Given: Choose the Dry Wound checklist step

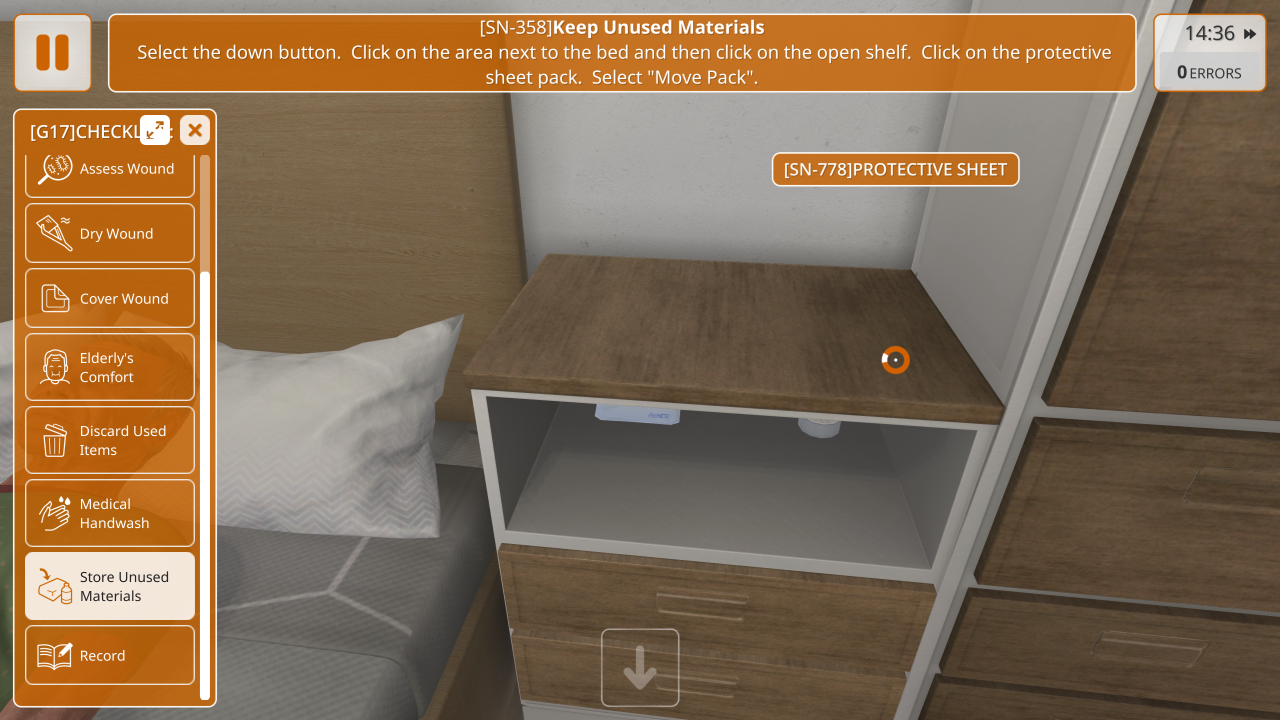Looking at the screenshot, I should pos(110,234).
